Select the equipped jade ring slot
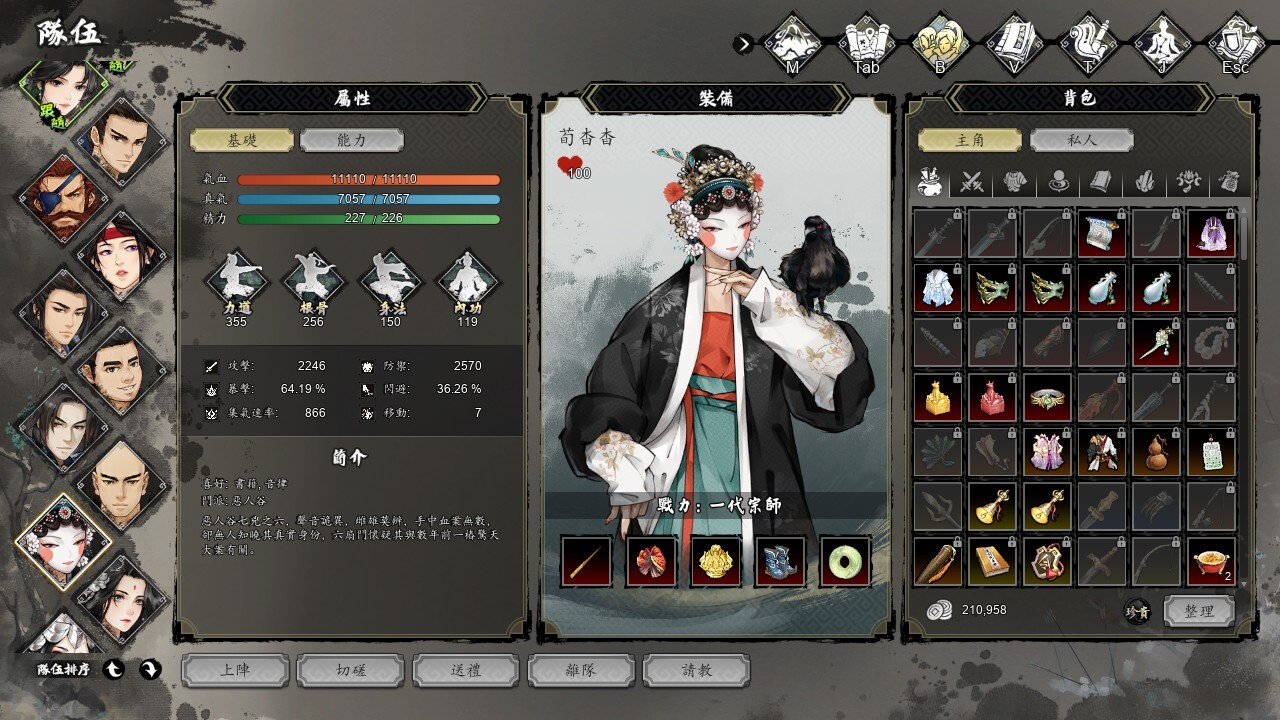1280x720 pixels. coord(845,561)
